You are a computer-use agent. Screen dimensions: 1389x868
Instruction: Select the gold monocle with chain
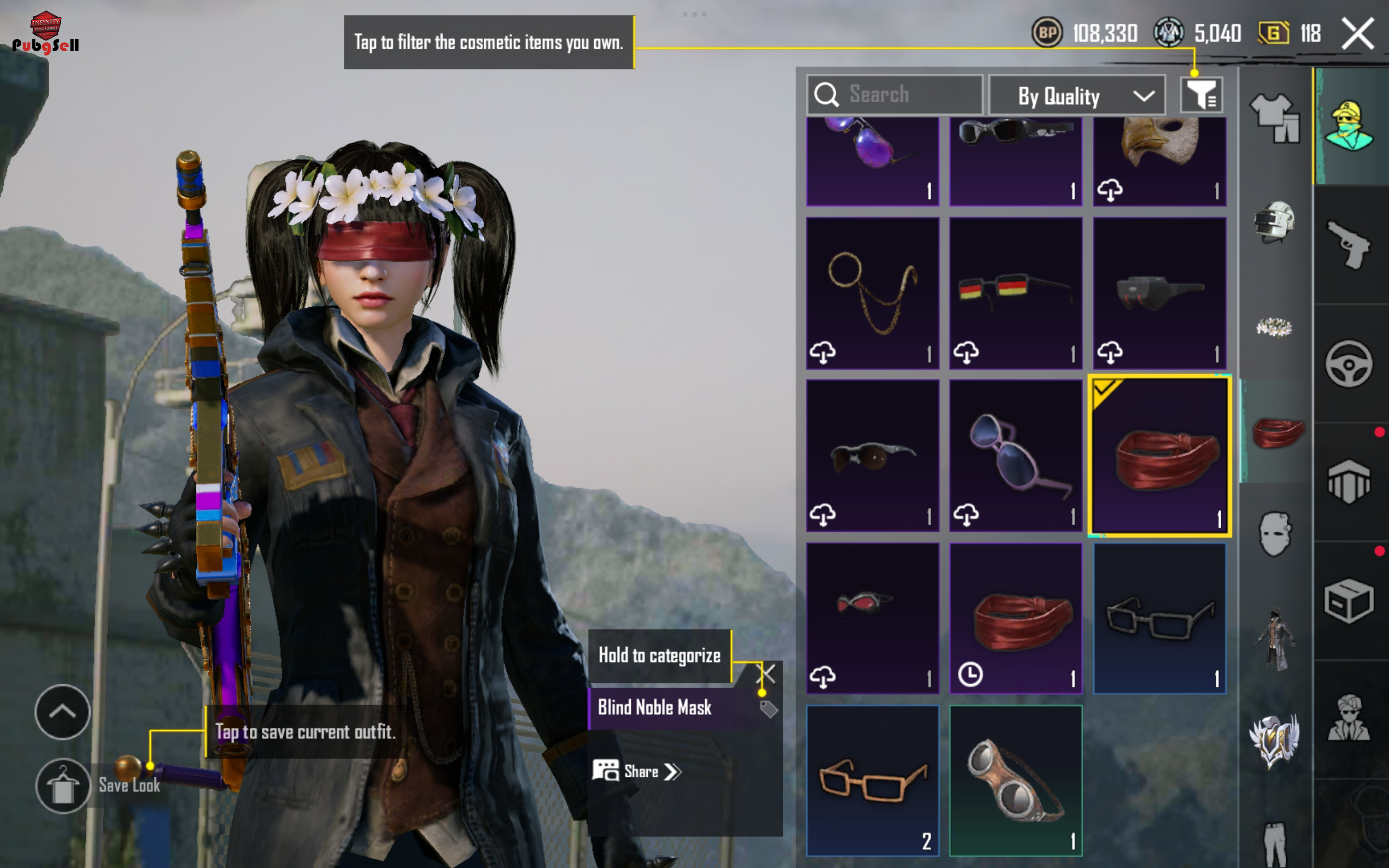point(872,293)
